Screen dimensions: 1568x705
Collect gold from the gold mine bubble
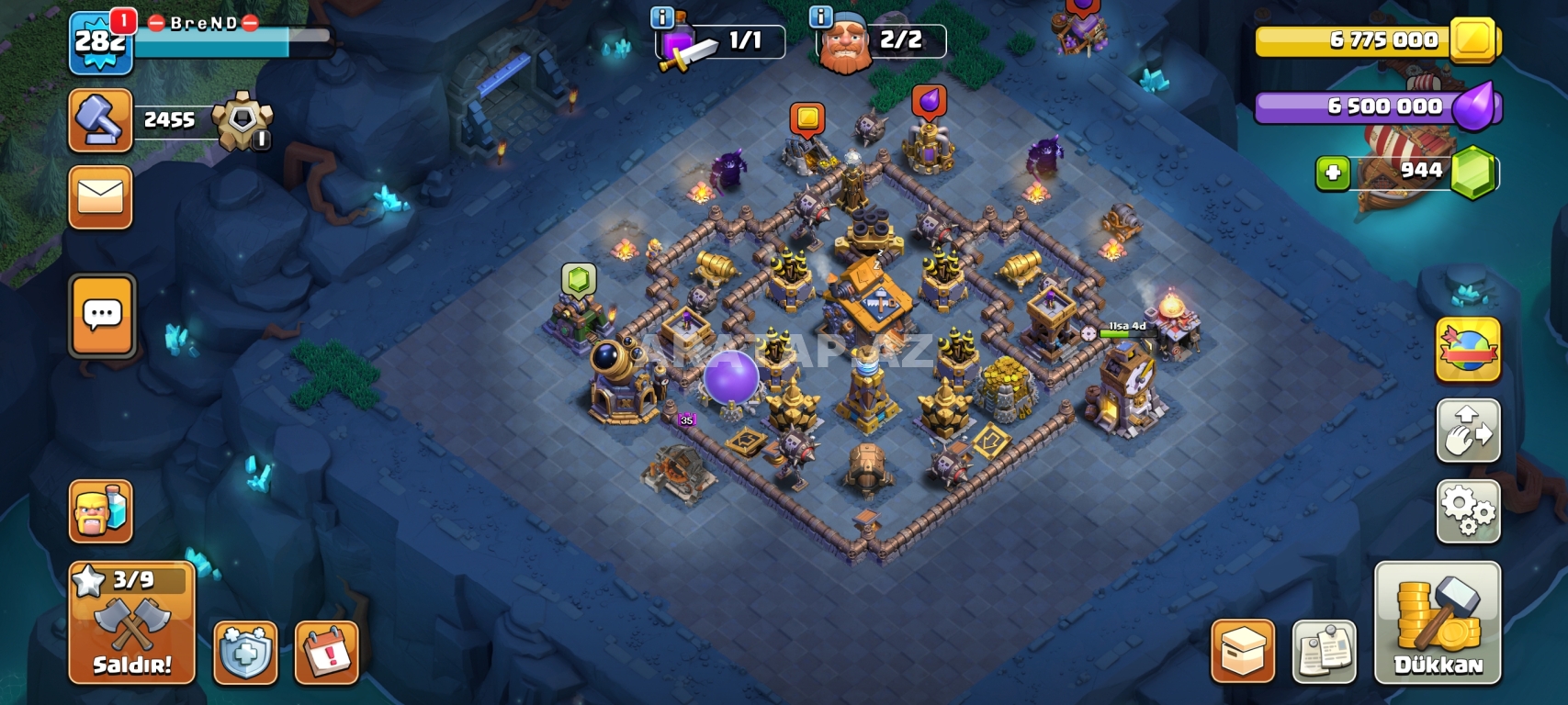coord(807,119)
